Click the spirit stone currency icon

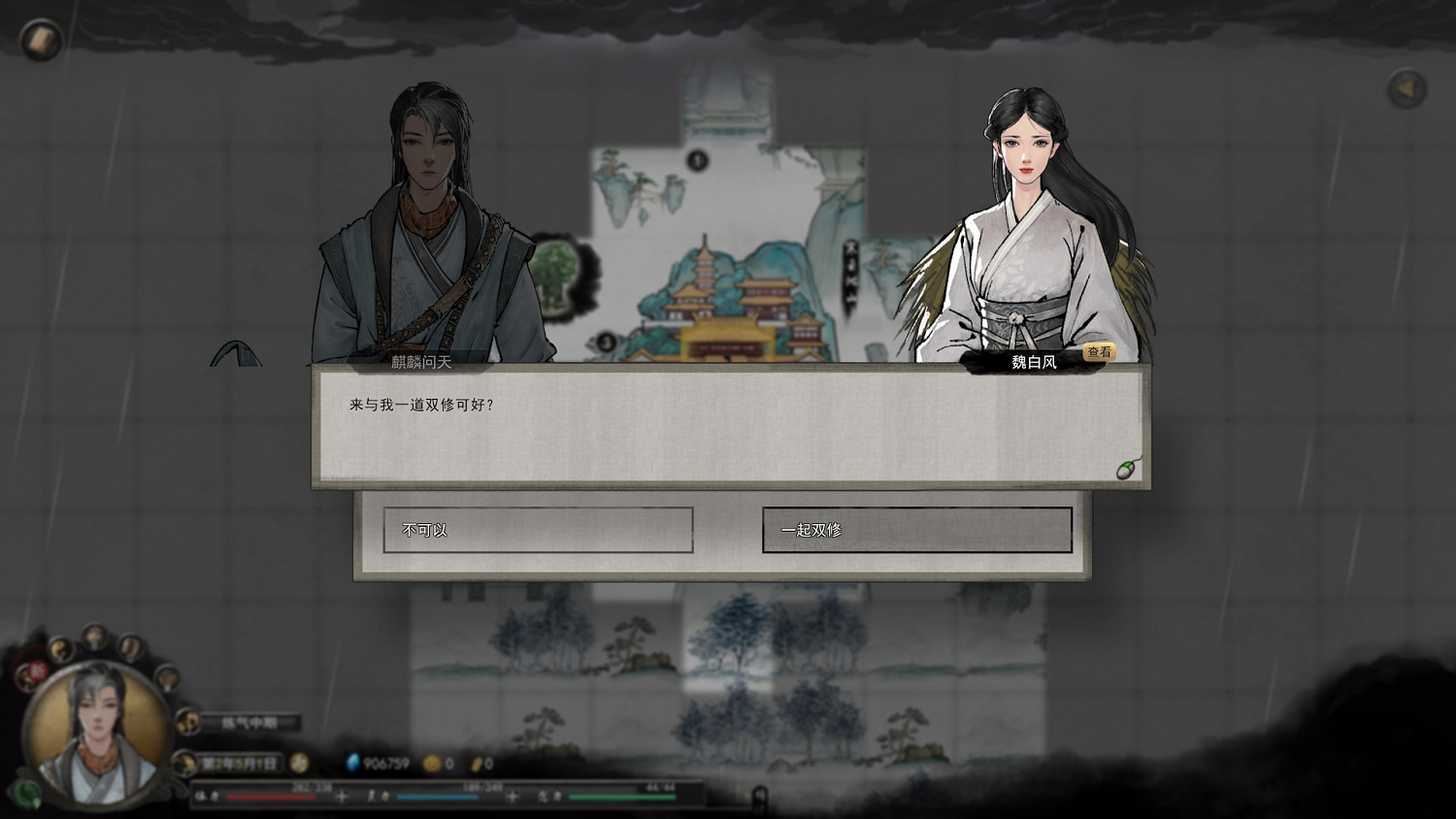(x=353, y=763)
